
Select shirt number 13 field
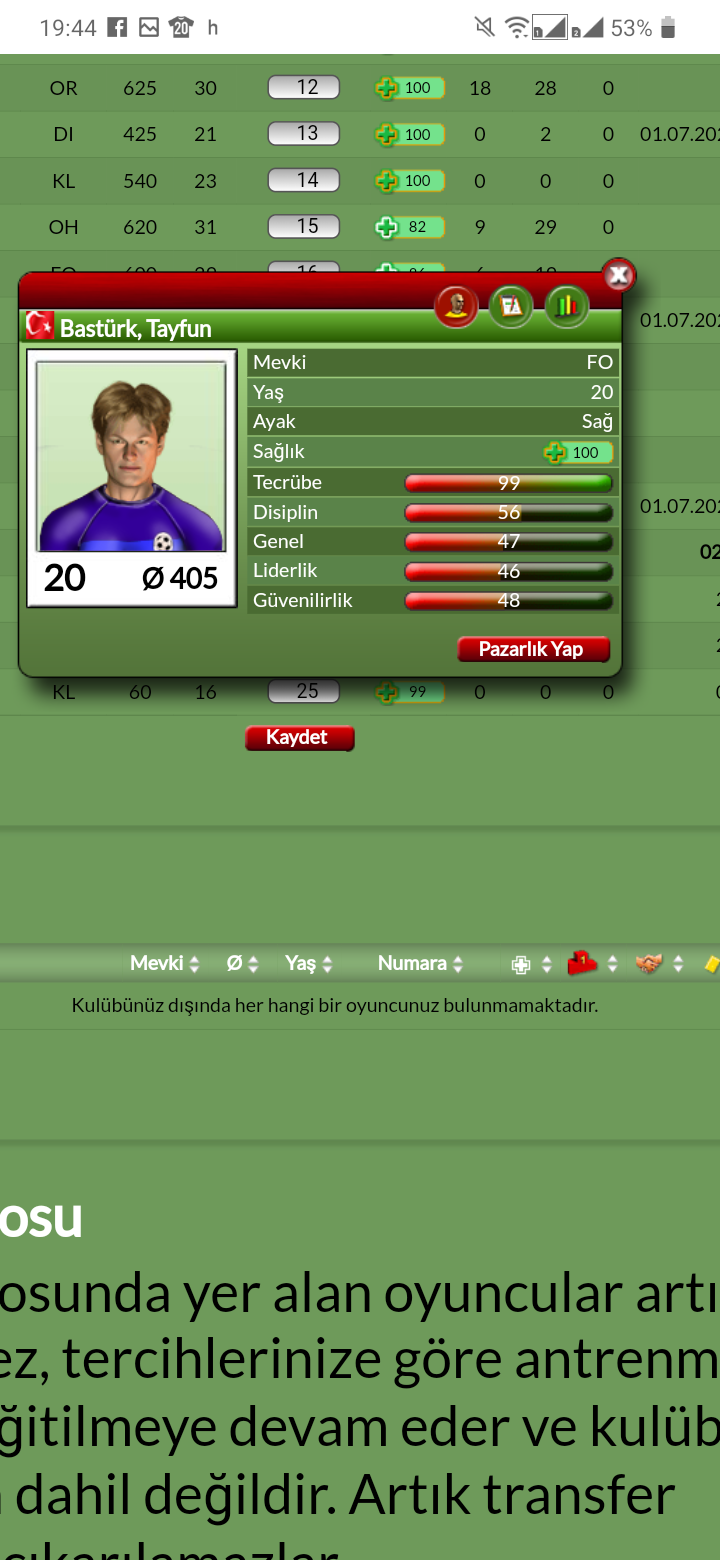point(304,134)
